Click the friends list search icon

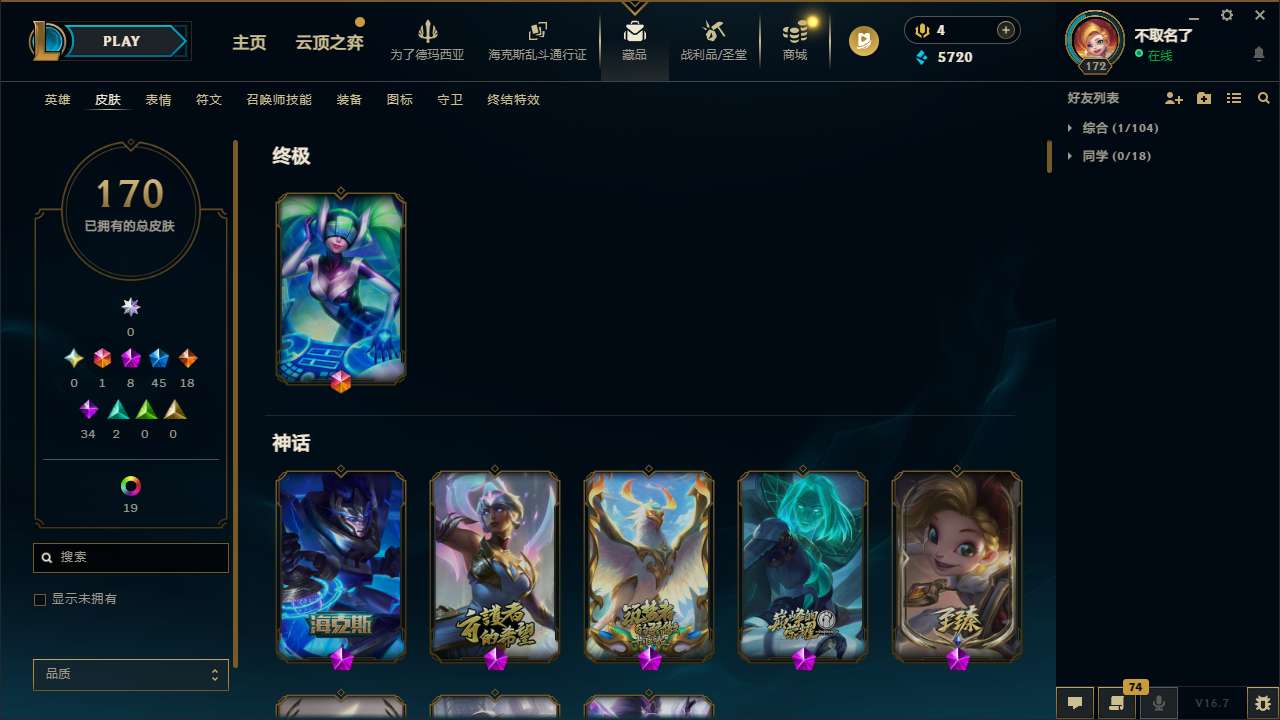(x=1264, y=98)
